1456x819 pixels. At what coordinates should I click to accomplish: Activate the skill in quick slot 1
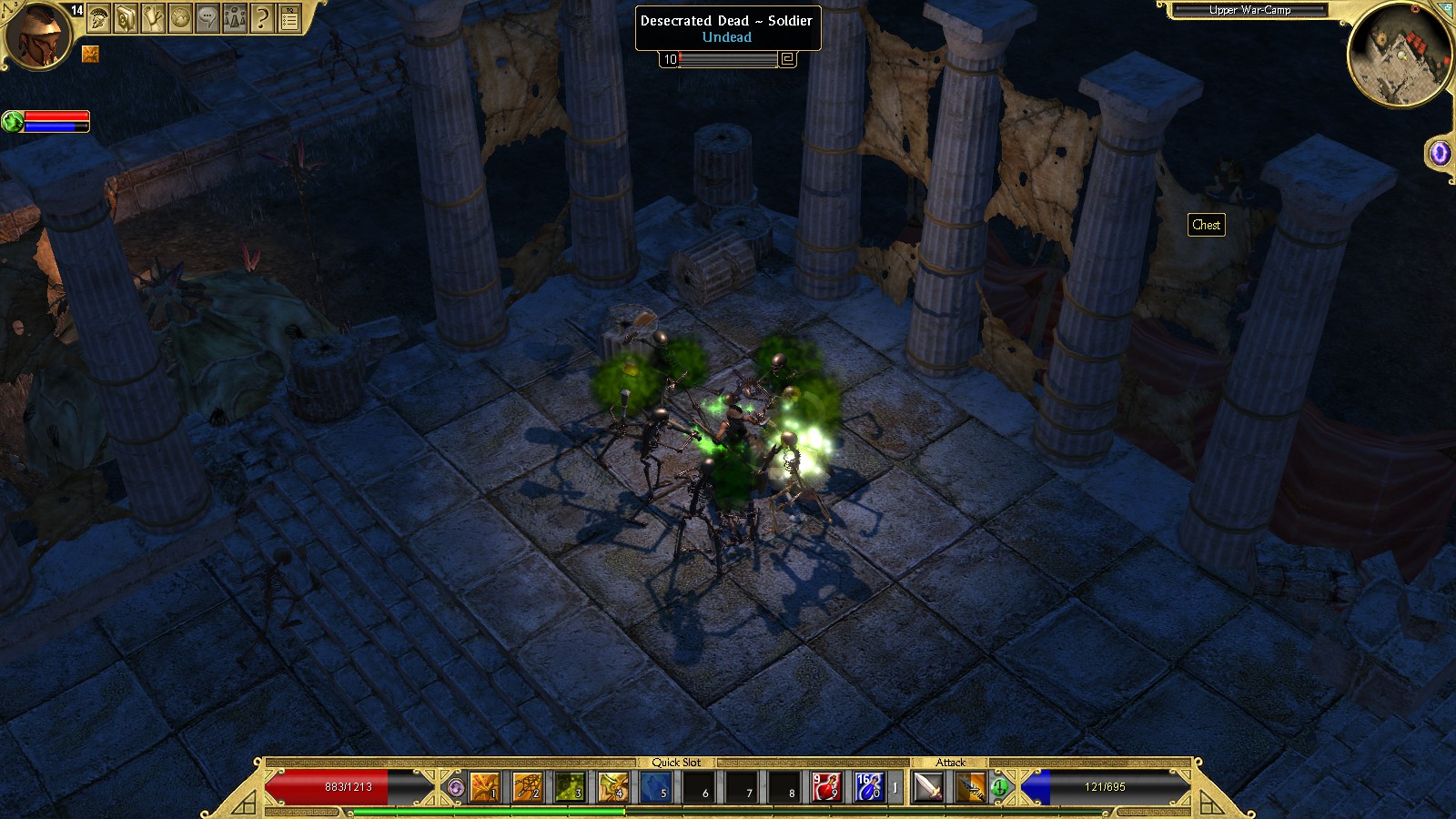(x=485, y=787)
